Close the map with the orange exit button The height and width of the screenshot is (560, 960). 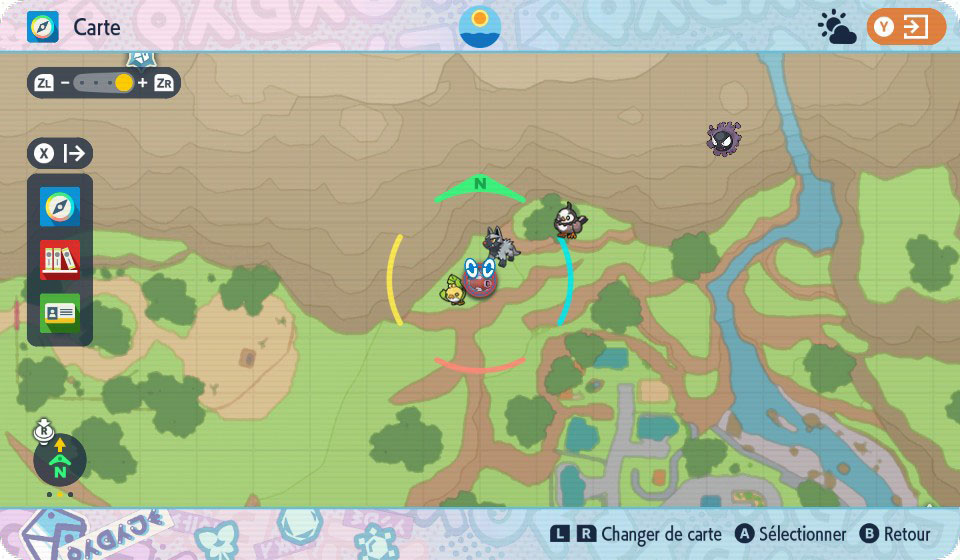click(906, 27)
